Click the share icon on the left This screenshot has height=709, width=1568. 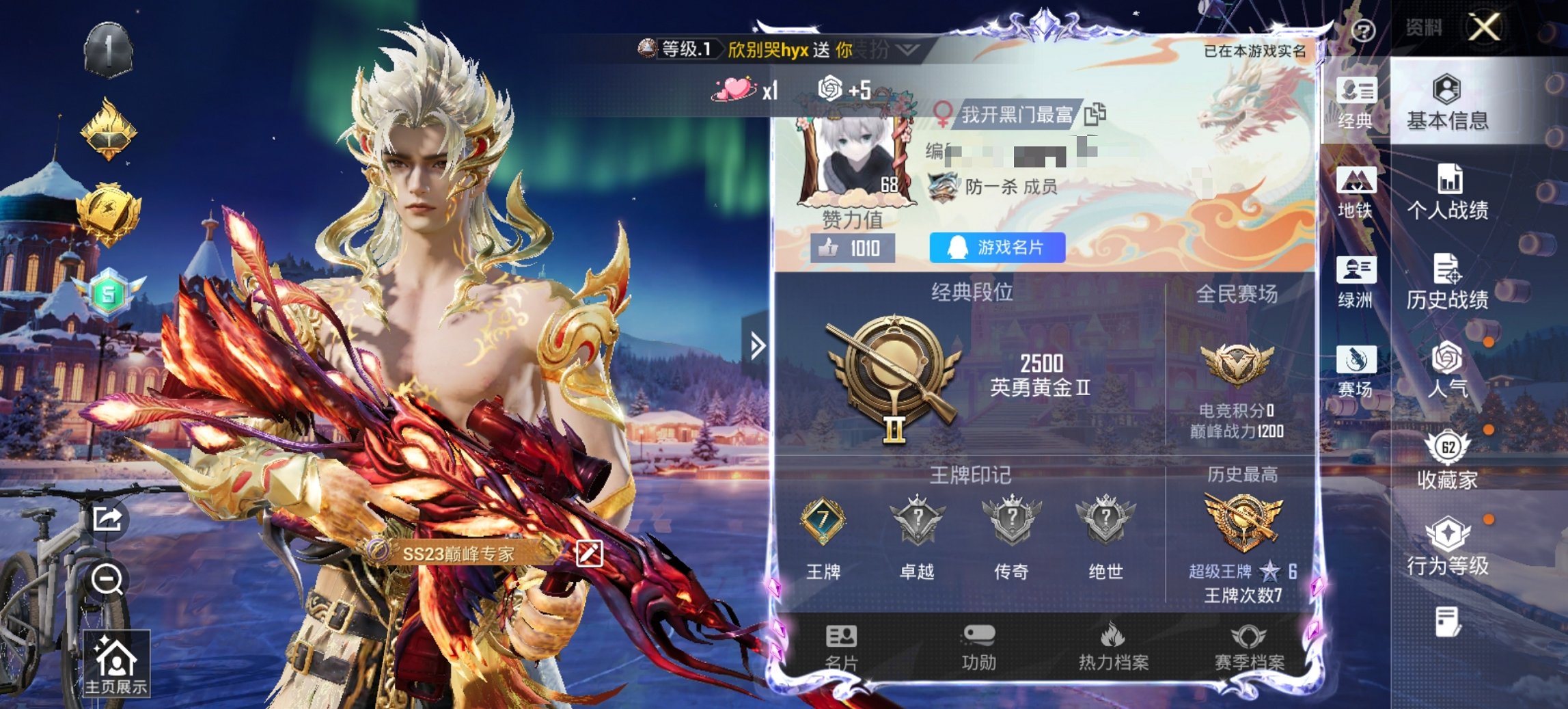109,518
